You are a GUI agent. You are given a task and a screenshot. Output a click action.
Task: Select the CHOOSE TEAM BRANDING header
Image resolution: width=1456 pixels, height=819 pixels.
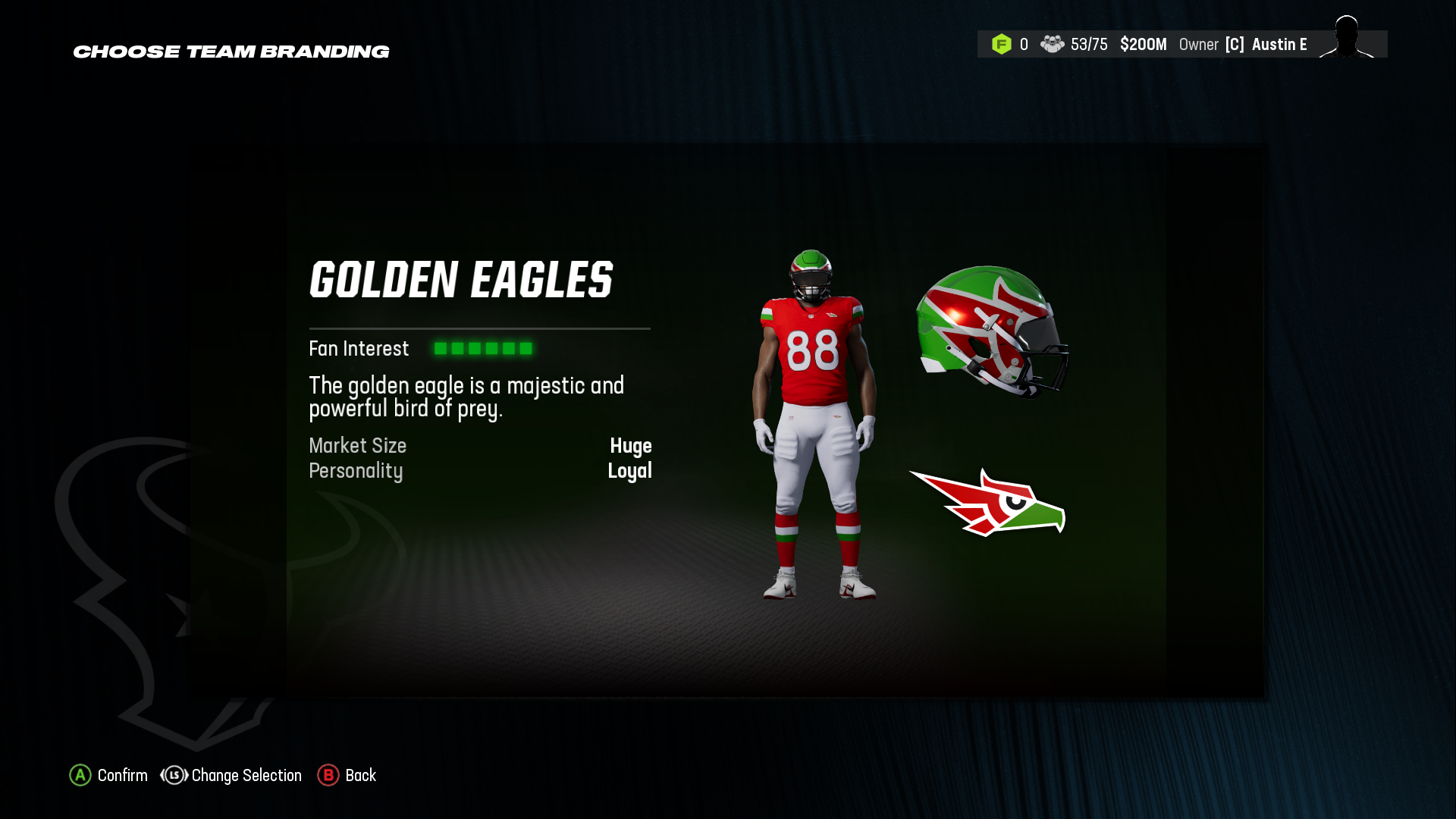pyautogui.click(x=231, y=52)
